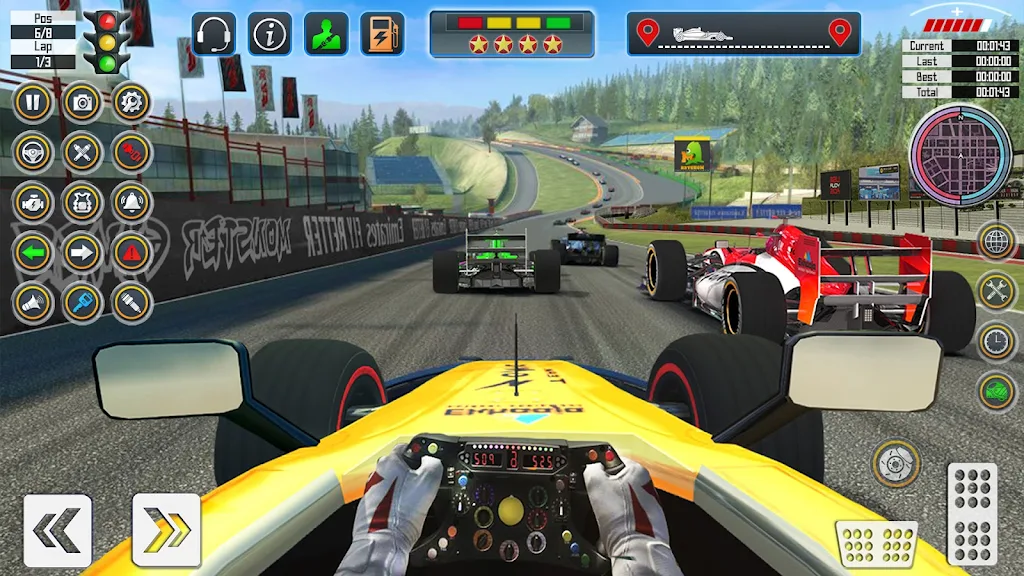Toggle the engine icon button
1024x576 pixels.
coord(32,202)
